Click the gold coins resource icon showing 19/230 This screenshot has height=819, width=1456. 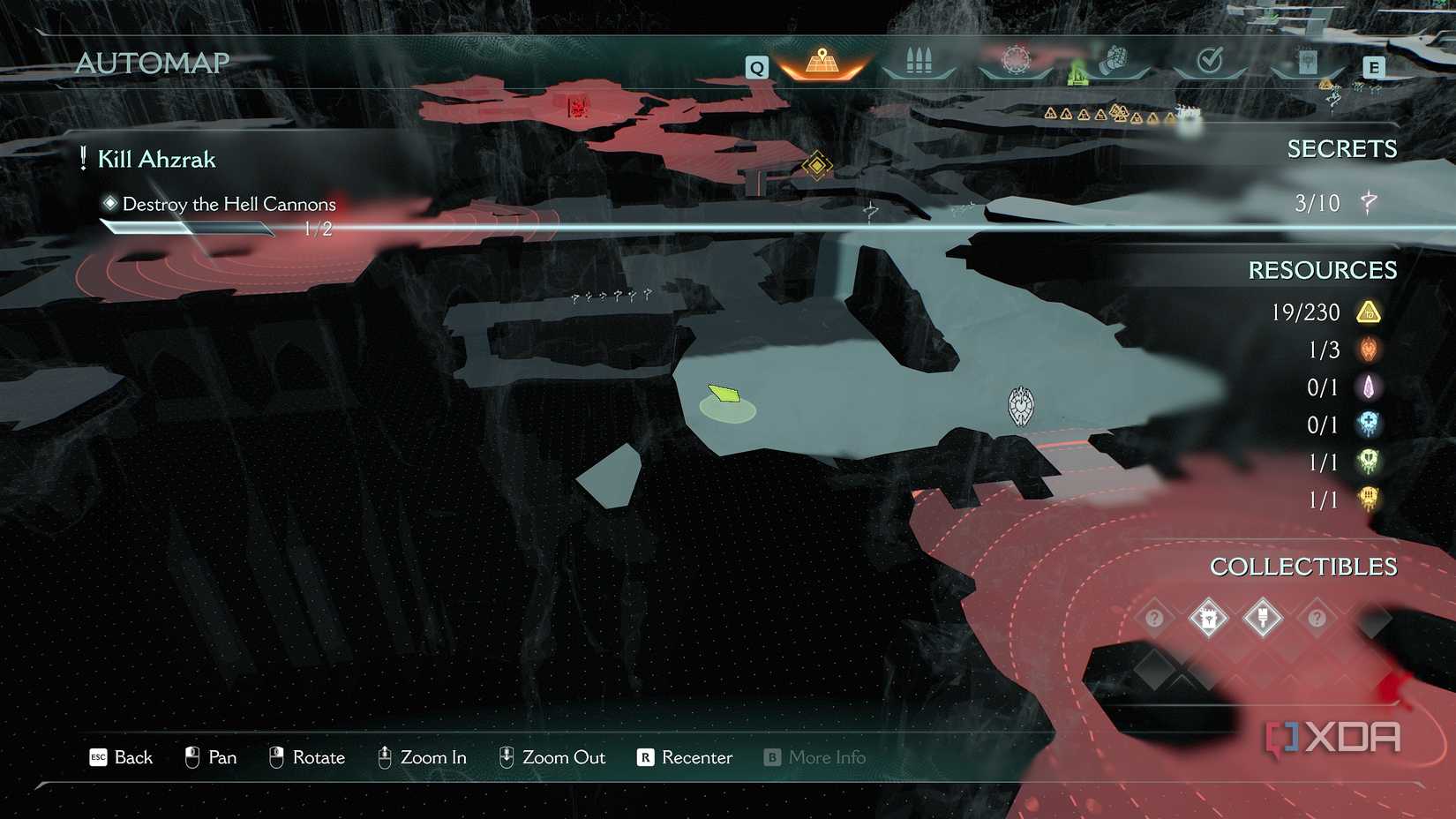point(1369,312)
